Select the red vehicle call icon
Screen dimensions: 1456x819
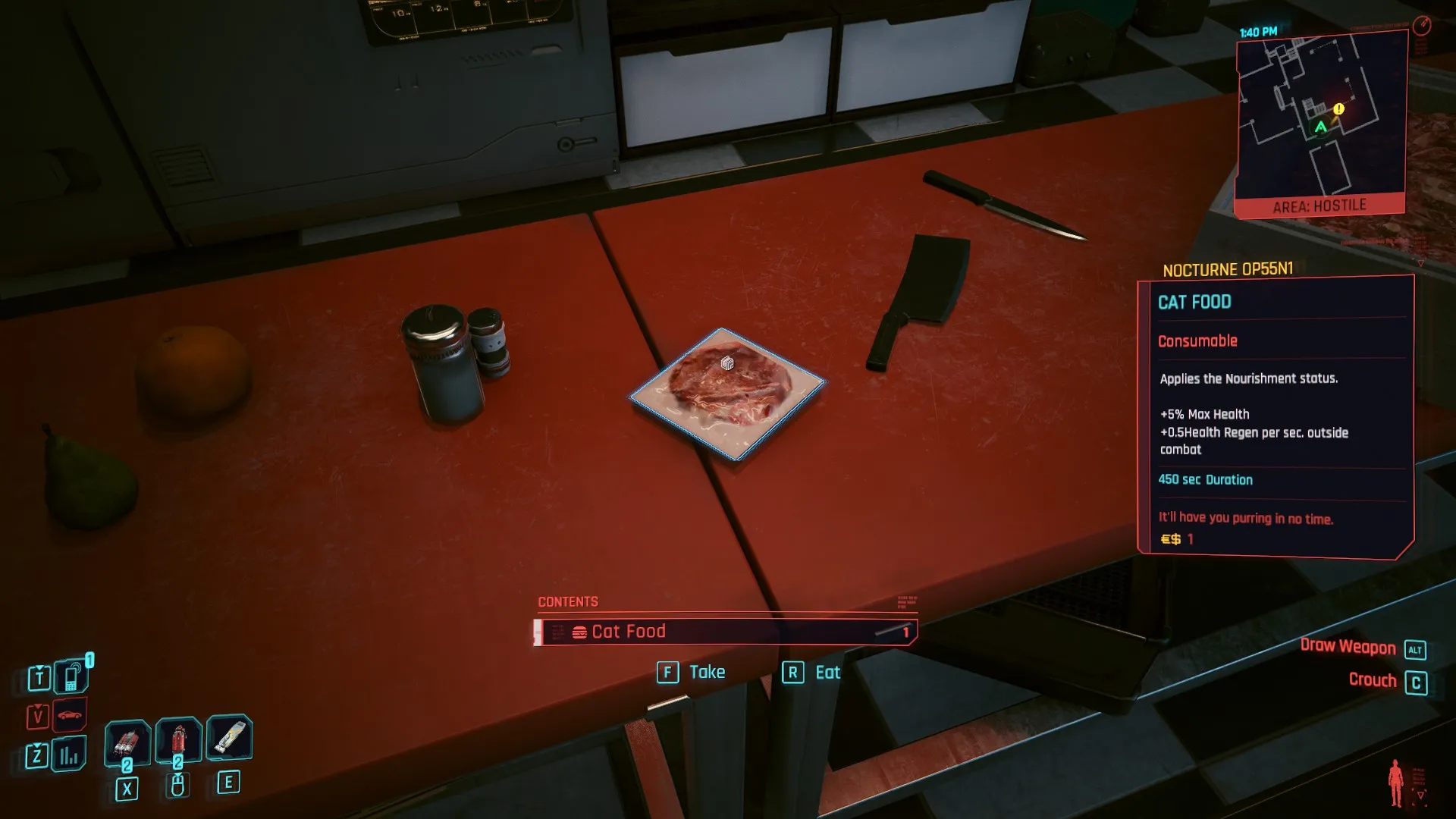70,715
